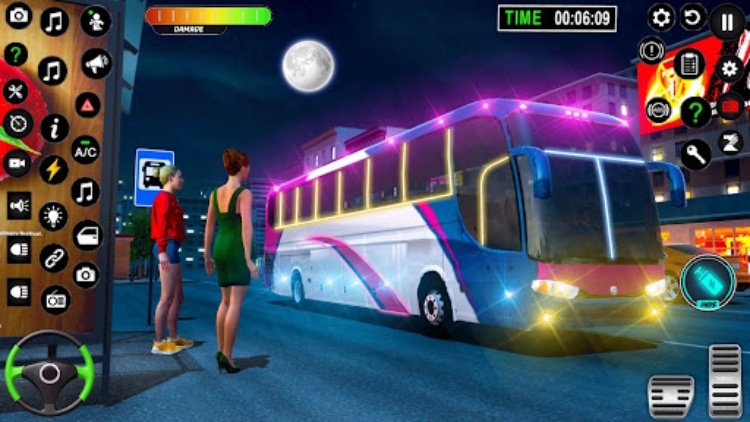This screenshot has width=750, height=422.
Task: Toggle the parking brake warning icon
Action: tap(652, 49)
